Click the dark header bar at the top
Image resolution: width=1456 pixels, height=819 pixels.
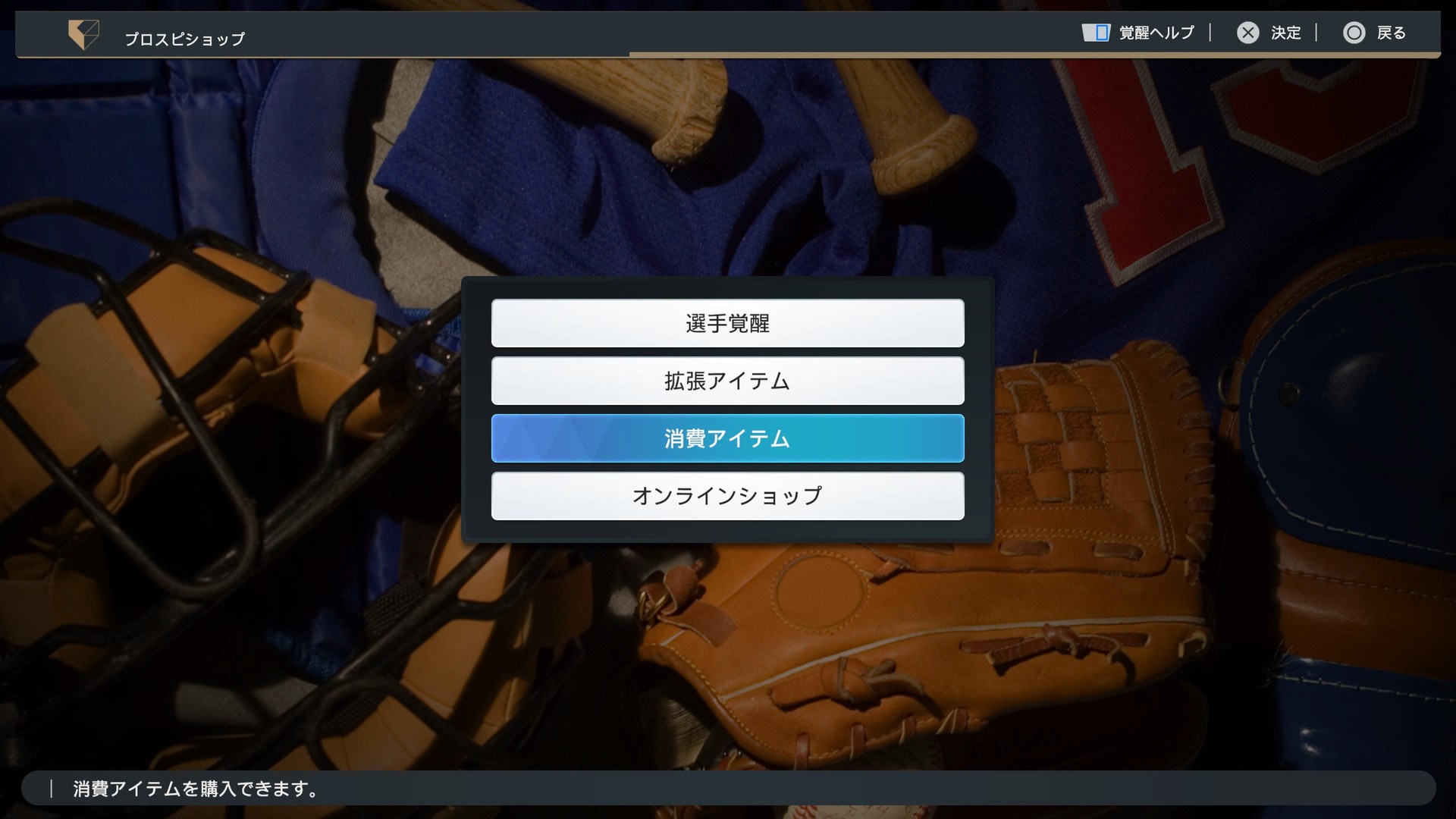[531, 30]
